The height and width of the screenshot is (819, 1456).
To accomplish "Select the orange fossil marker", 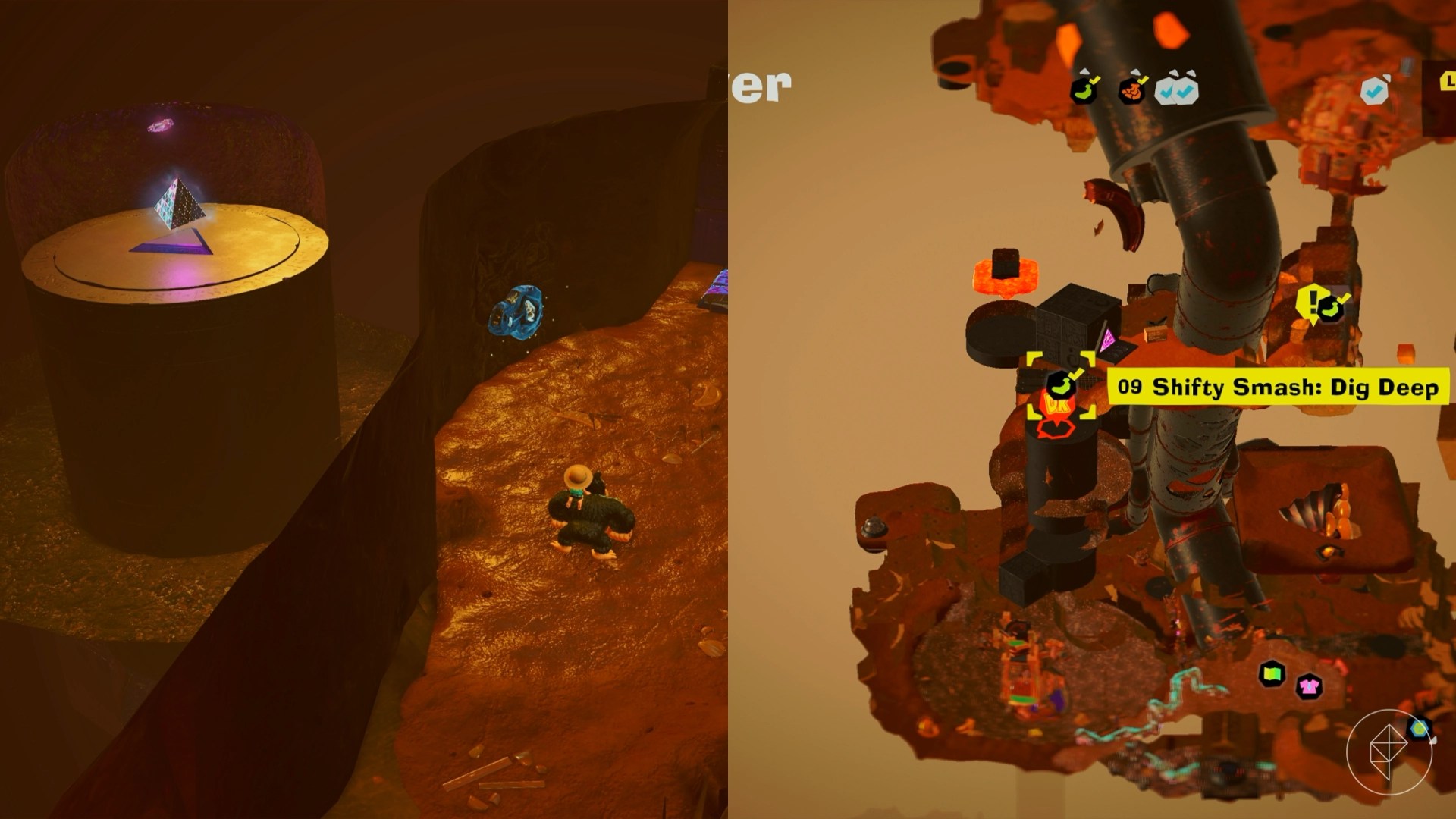I will tap(1132, 91).
